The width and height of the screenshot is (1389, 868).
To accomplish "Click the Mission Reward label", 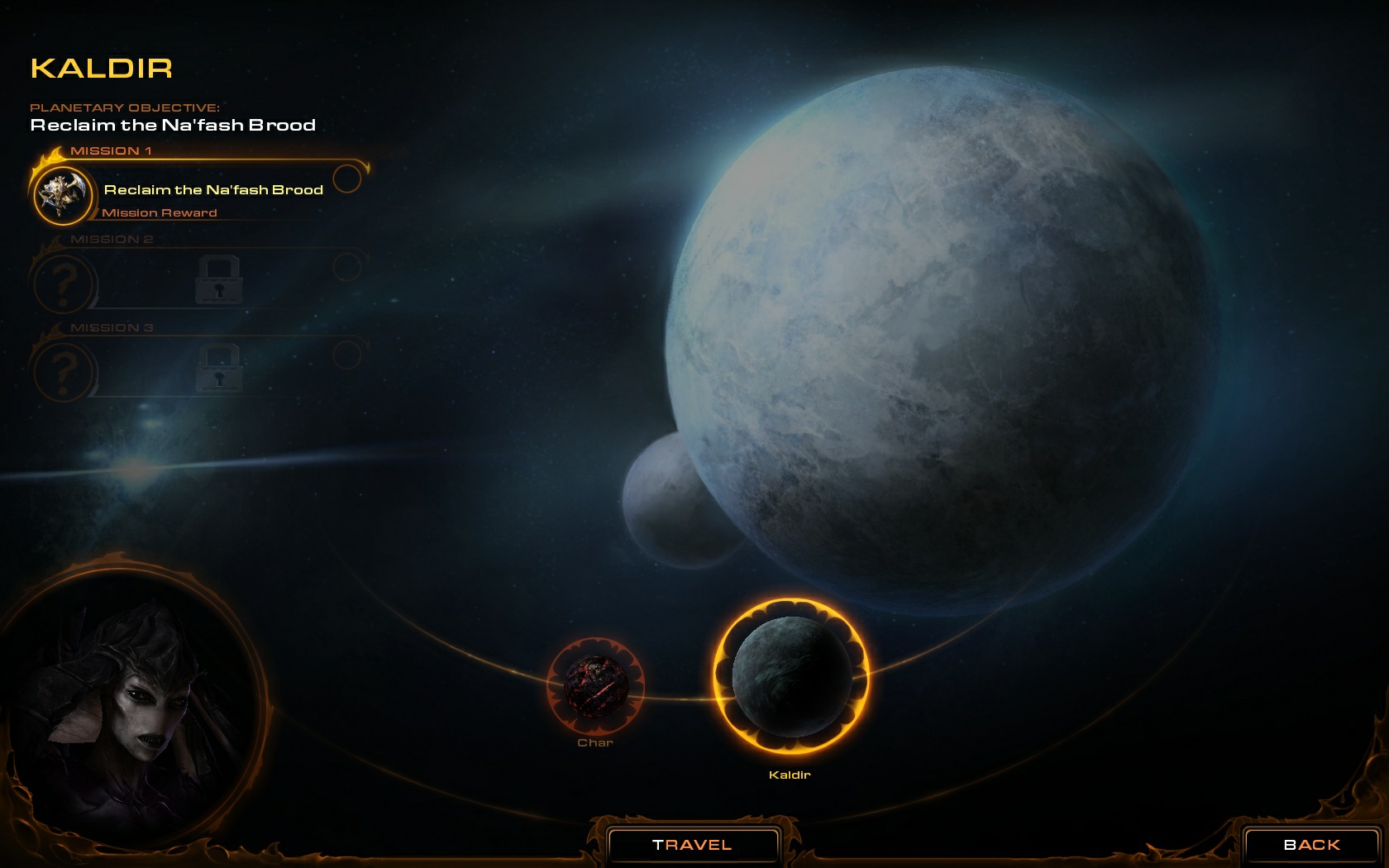I will 159,212.
